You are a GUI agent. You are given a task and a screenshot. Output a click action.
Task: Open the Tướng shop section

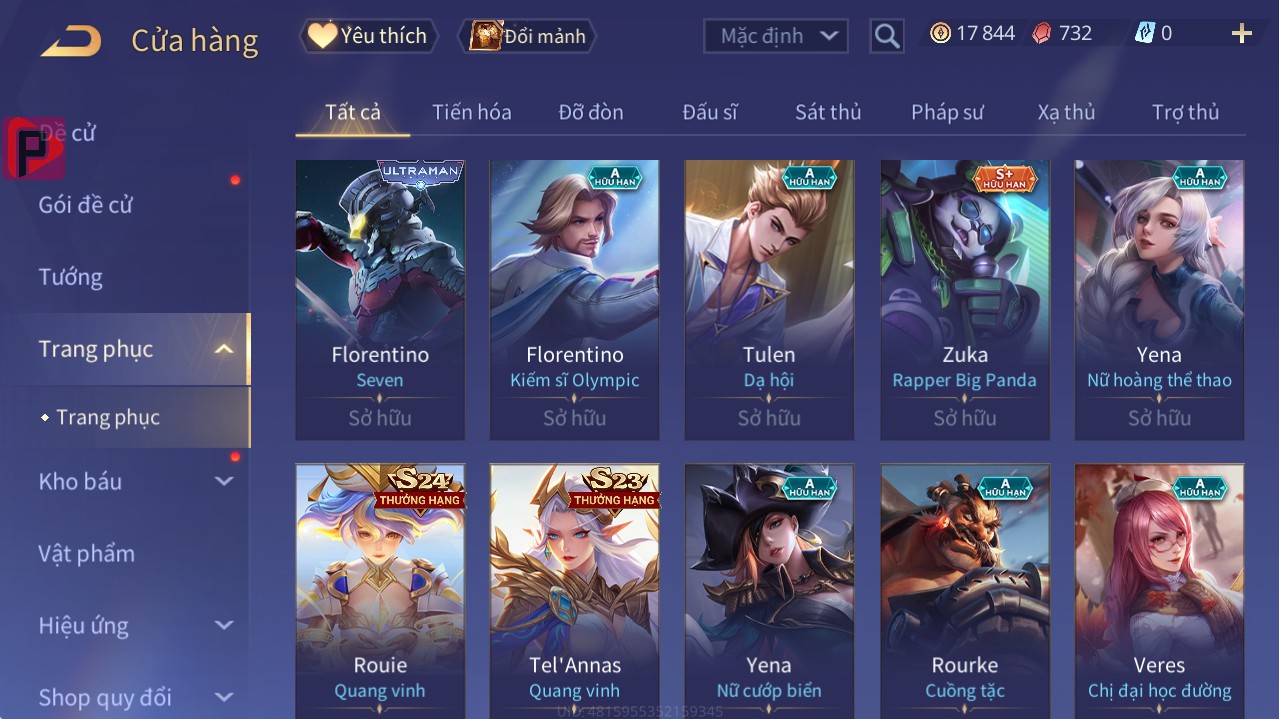coord(71,277)
